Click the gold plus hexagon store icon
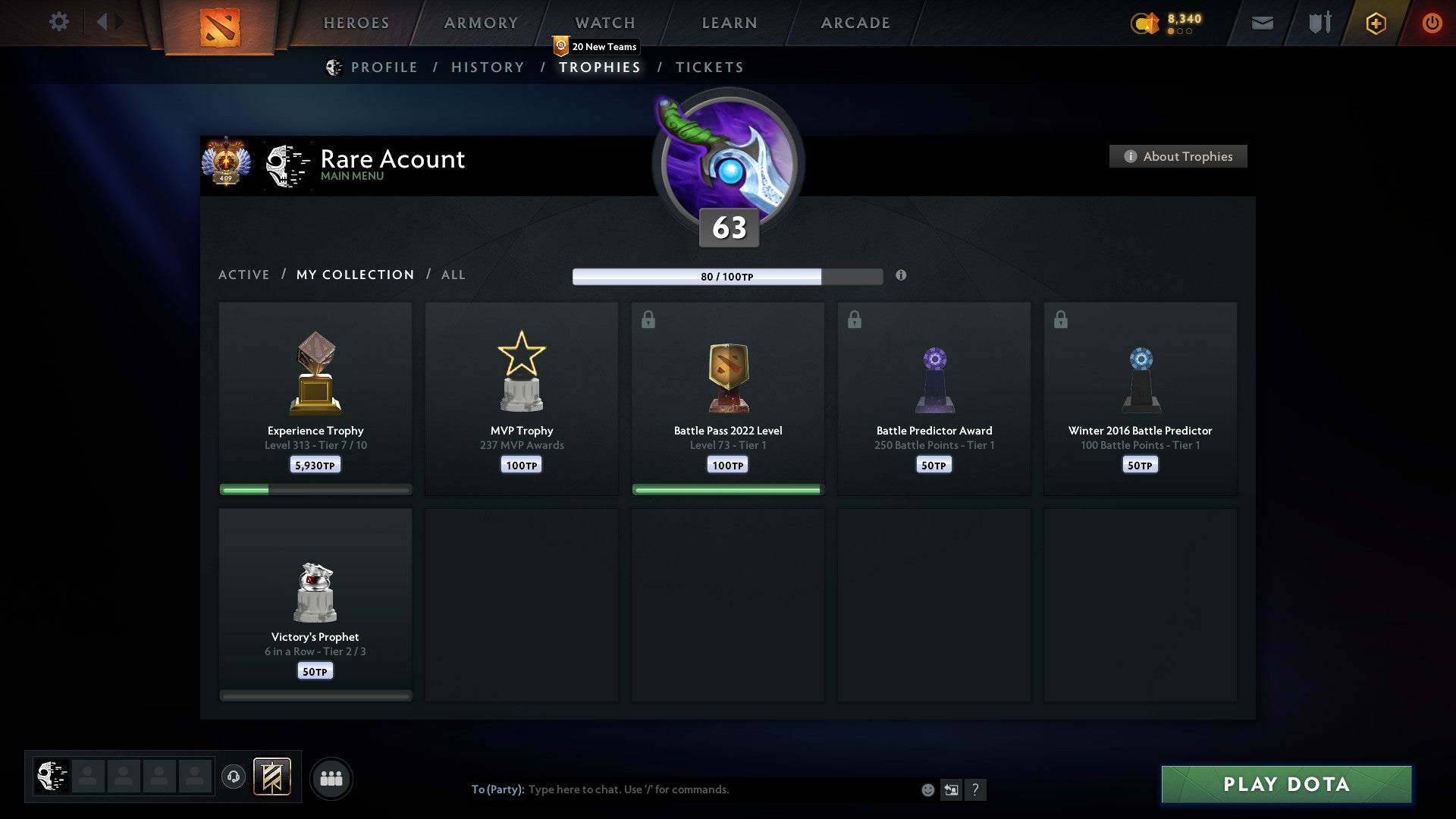The width and height of the screenshot is (1456, 819). [1375, 23]
